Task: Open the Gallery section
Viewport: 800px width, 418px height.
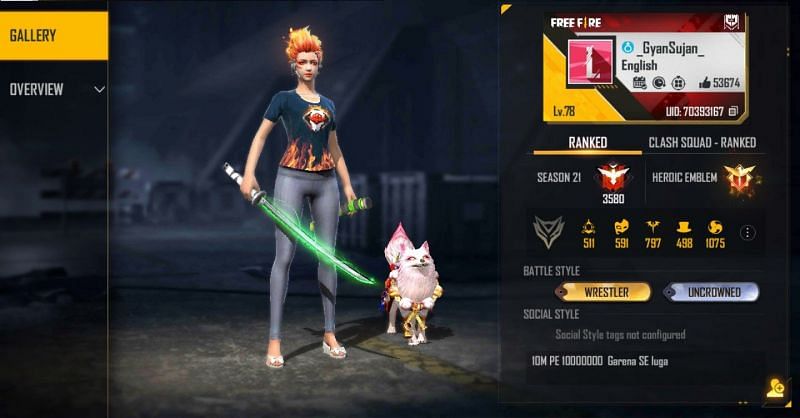Action: coord(52,37)
